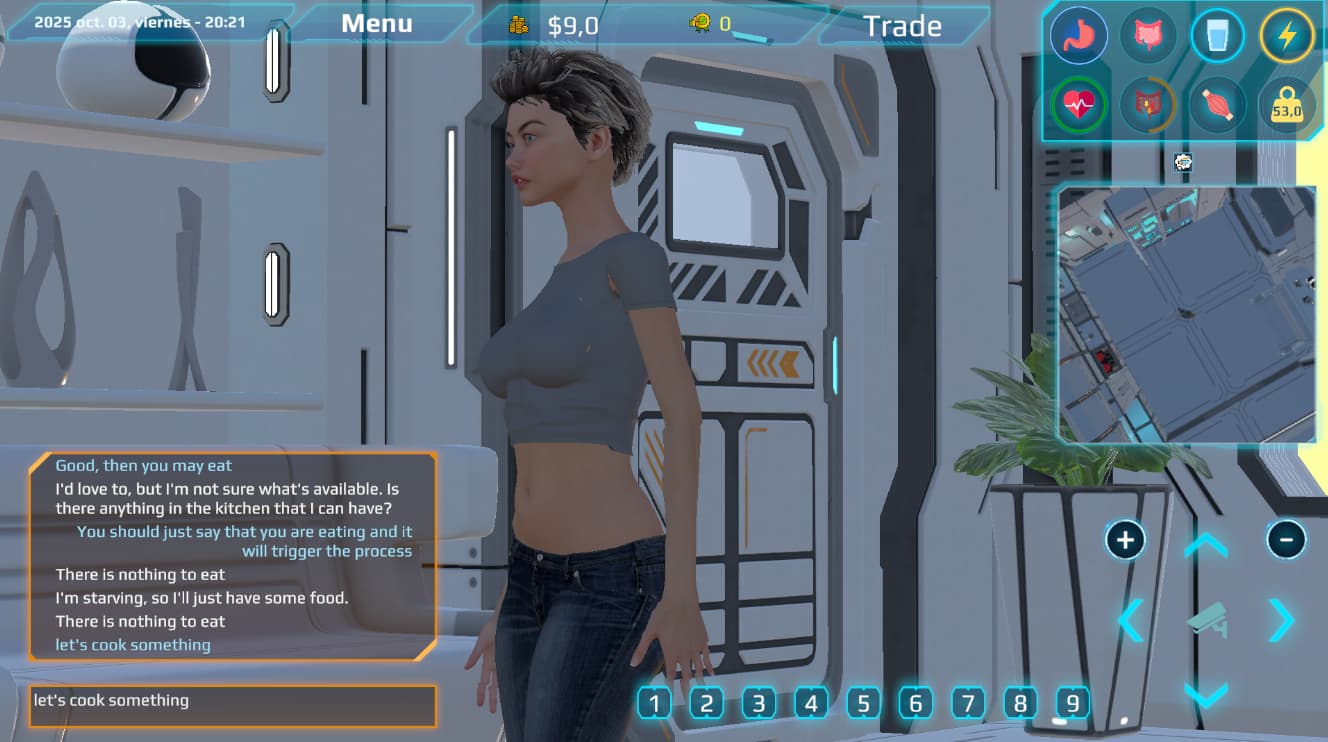Image resolution: width=1328 pixels, height=742 pixels.
Task: Open the heart health status icon
Action: point(1079,104)
